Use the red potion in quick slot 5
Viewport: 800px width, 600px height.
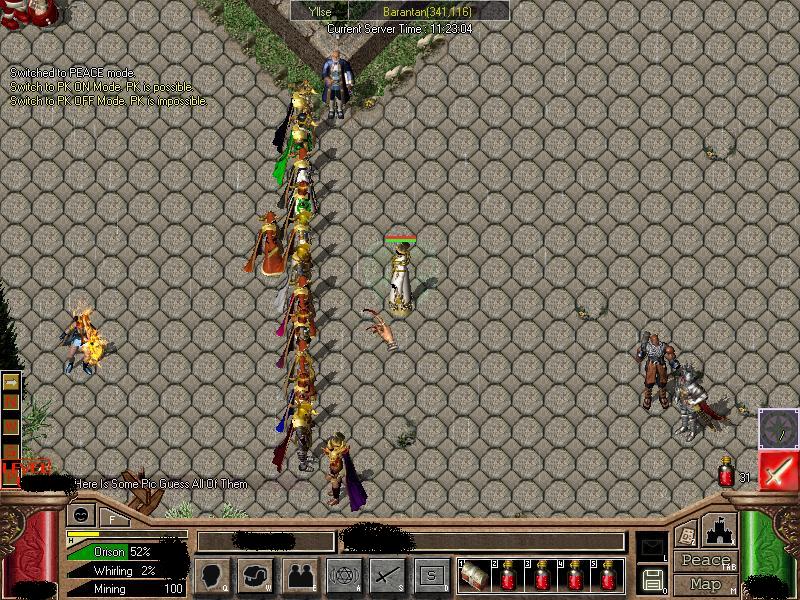pos(607,576)
